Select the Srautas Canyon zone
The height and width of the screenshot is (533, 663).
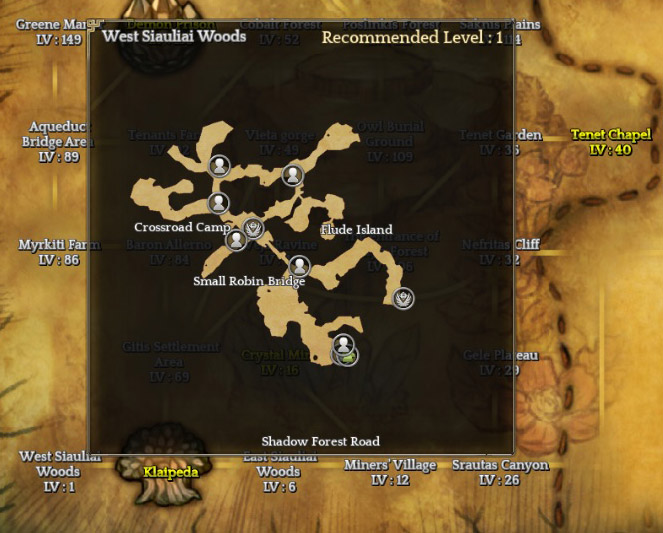tap(500, 473)
